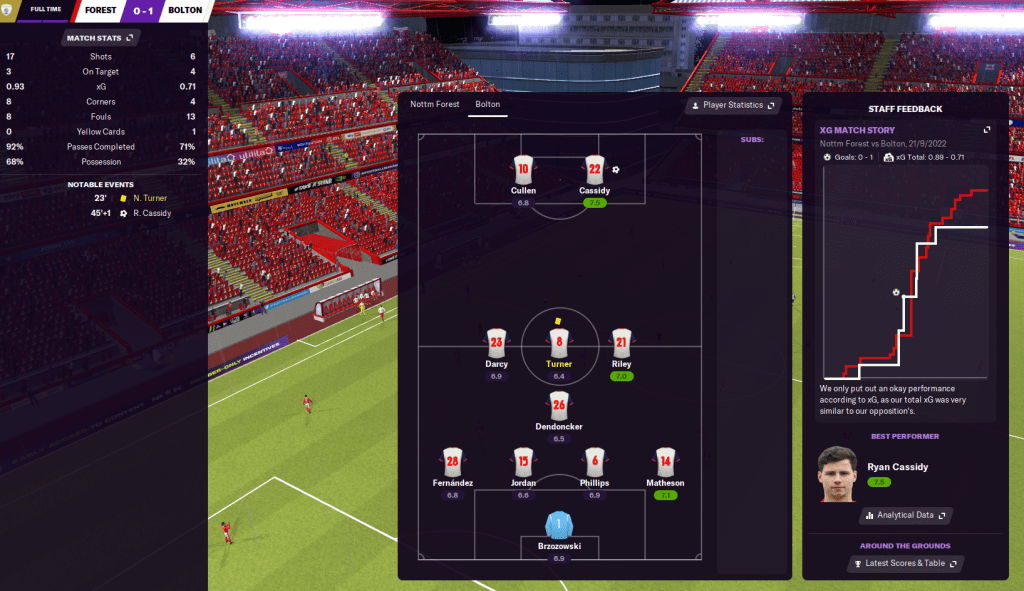Viewport: 1024px width, 591px height.
Task: Show Latest Scores & Table
Action: click(x=905, y=564)
